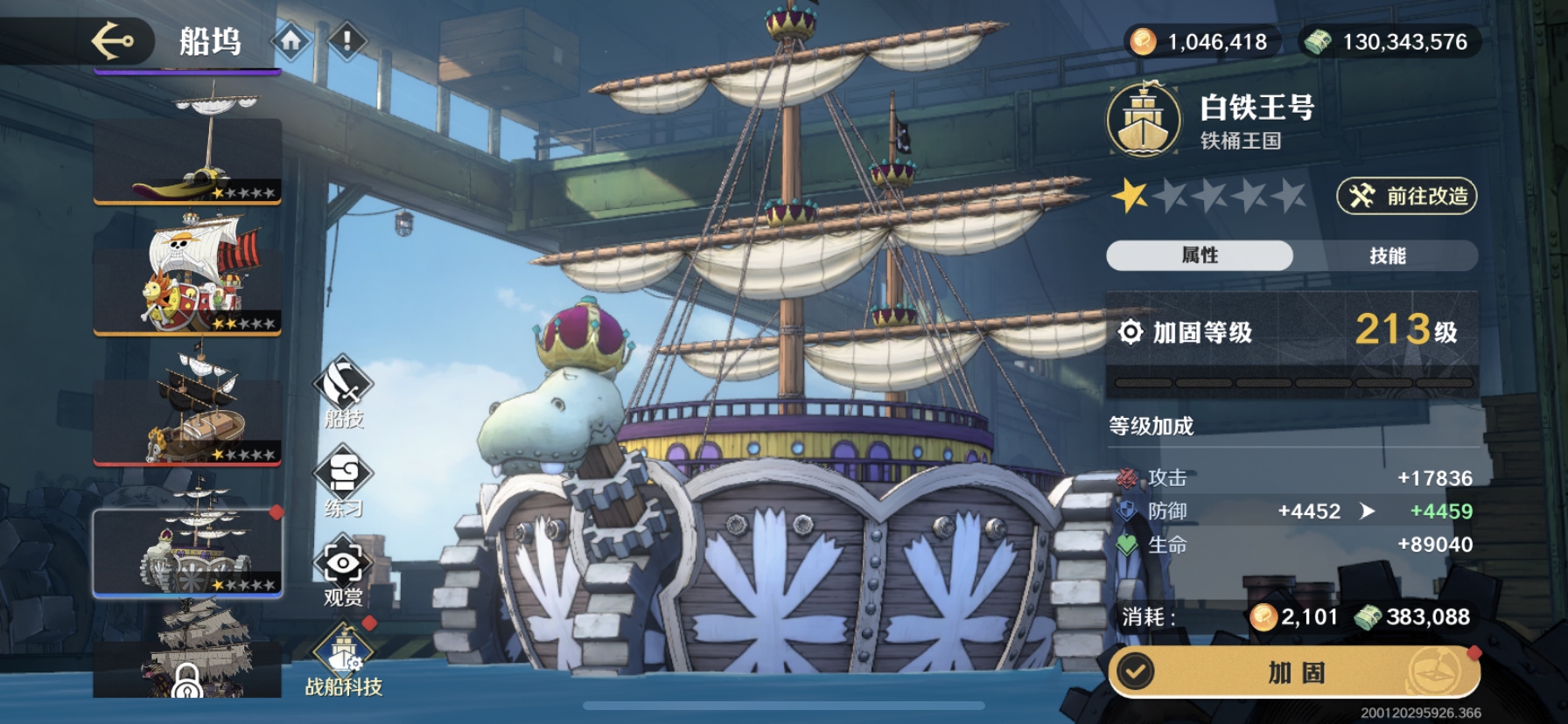Pick the 白铁王号 ship thumbnail

[x=187, y=553]
